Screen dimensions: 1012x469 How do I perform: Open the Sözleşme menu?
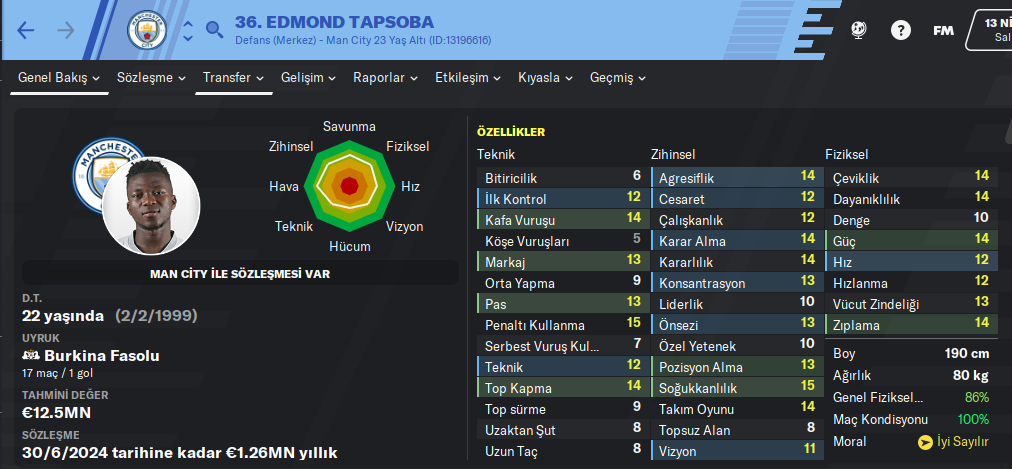point(152,77)
